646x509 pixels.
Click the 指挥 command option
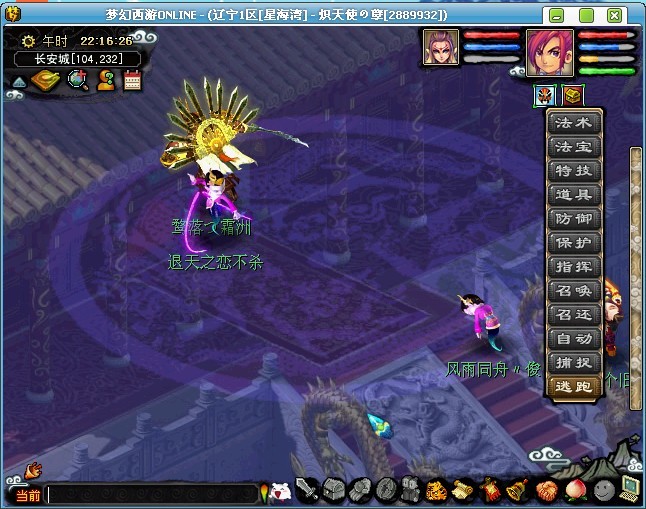(574, 267)
